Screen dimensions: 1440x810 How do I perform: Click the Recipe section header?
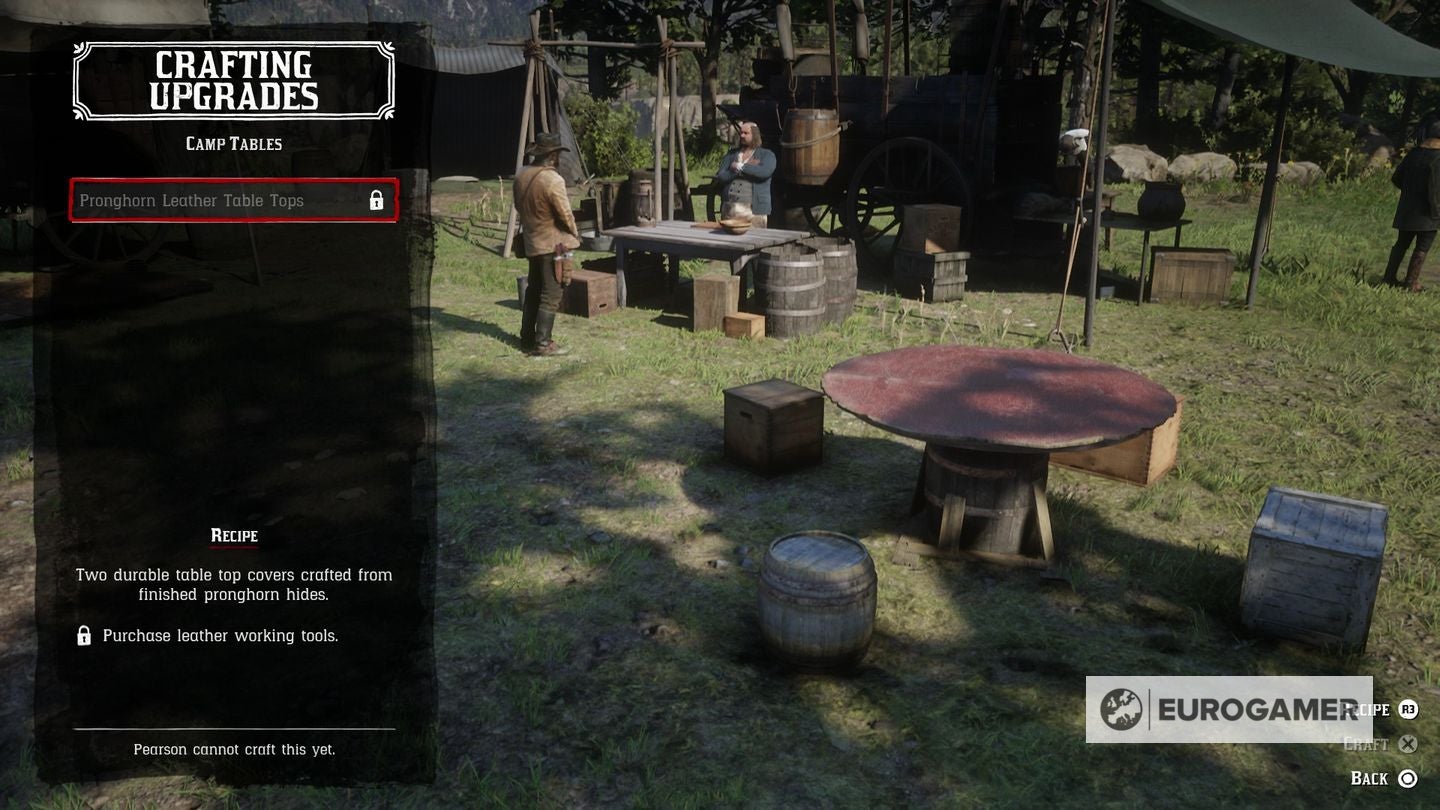(x=233, y=536)
